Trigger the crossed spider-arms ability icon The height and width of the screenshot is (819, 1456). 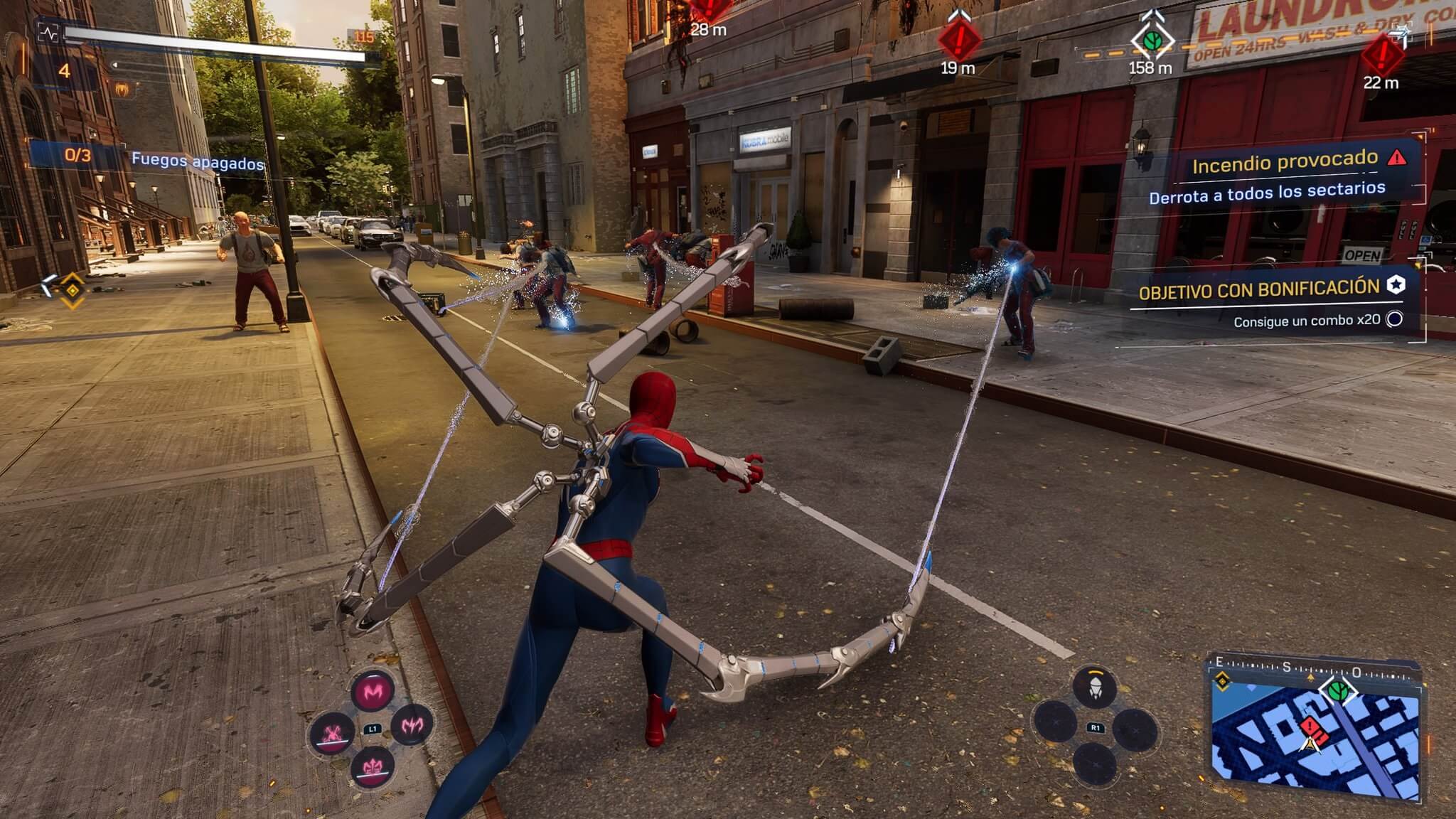tap(333, 733)
